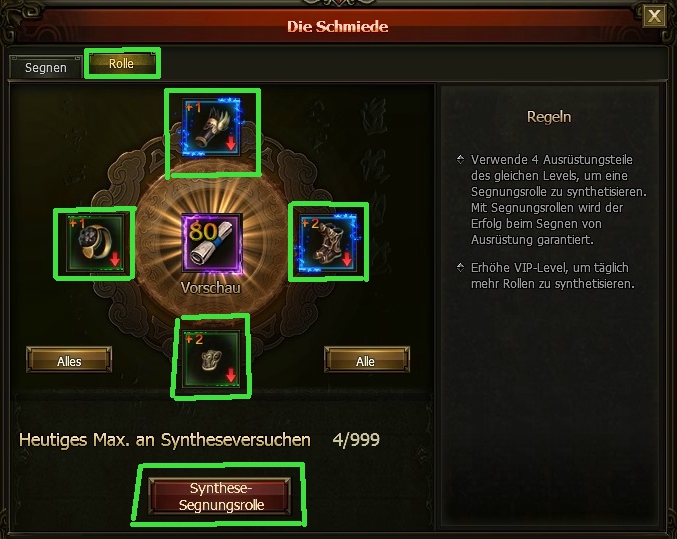Start Synthese-Segnungsrolle synthesis

220,495
